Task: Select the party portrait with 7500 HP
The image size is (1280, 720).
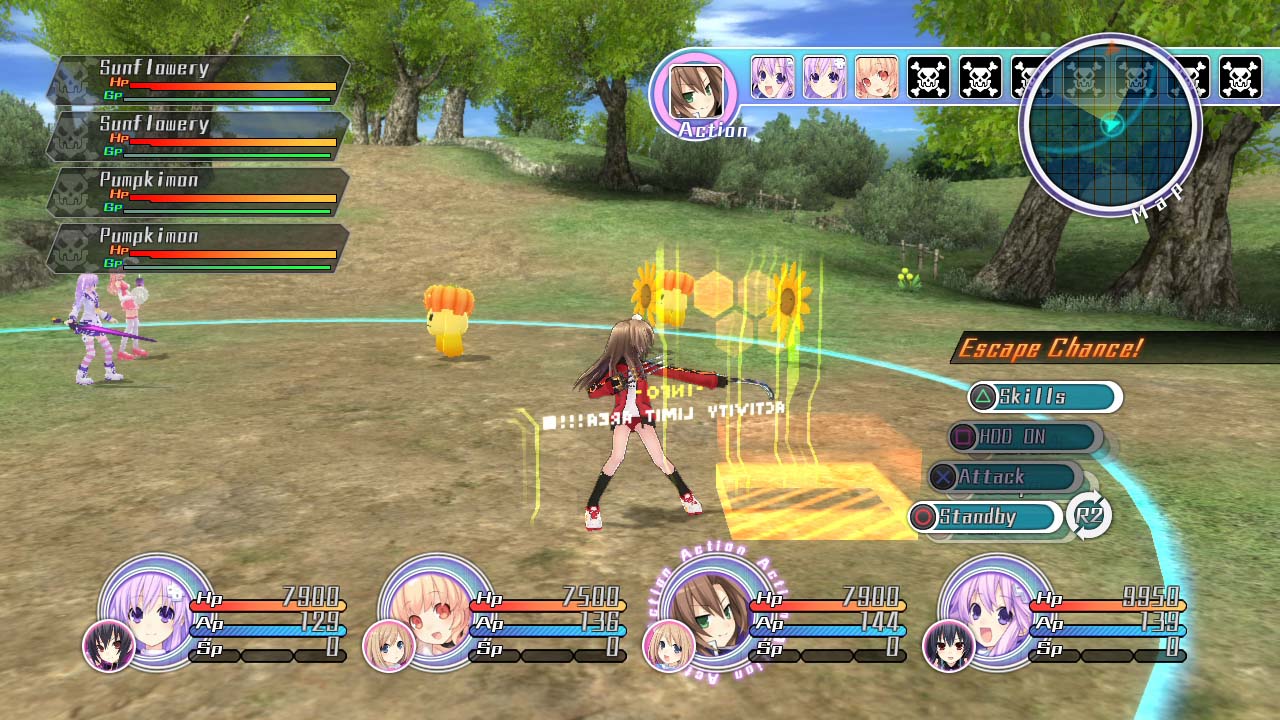Action: [x=437, y=608]
